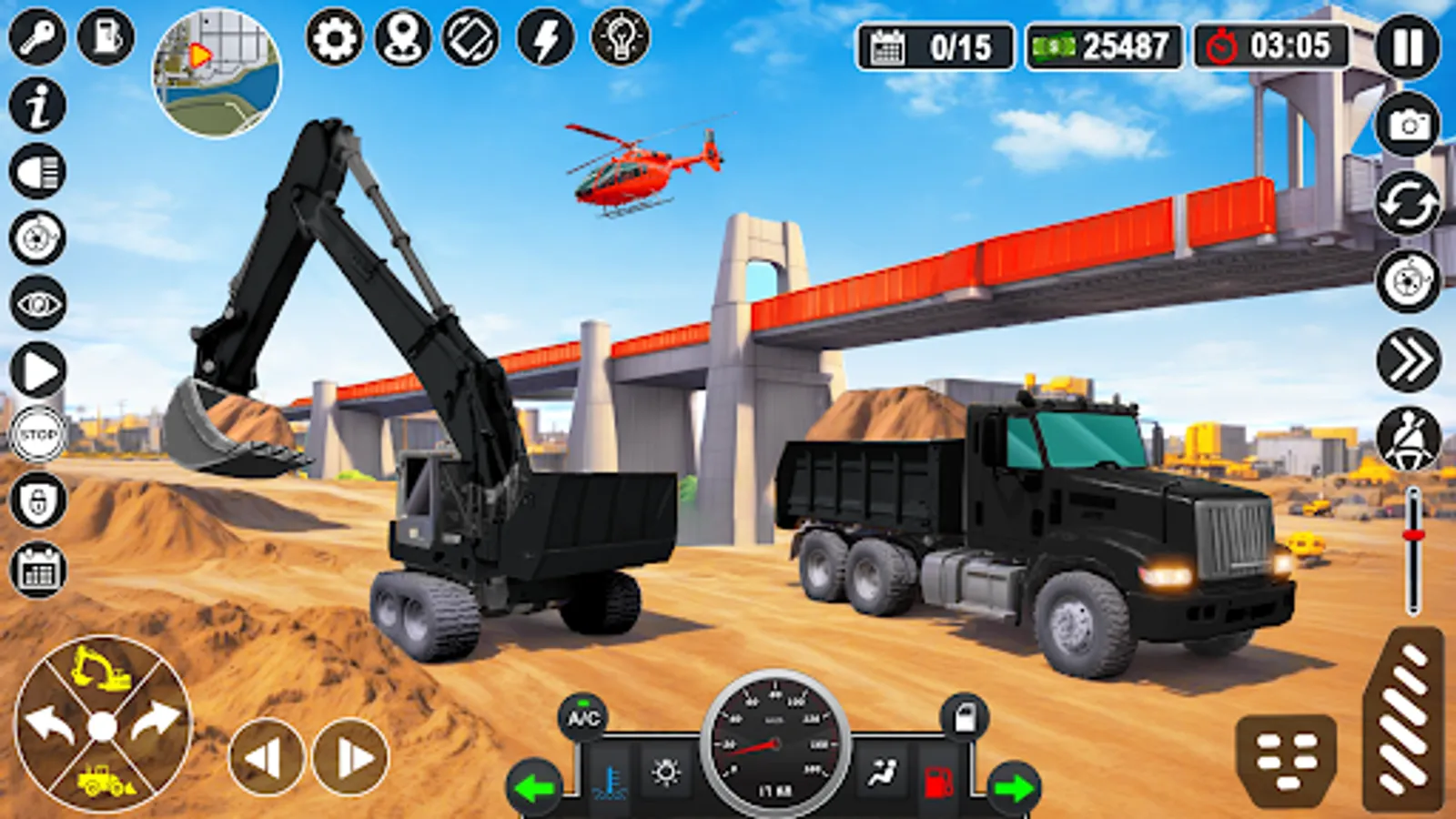Open the settings gear menu
This screenshot has height=819, width=1456.
pyautogui.click(x=335, y=38)
